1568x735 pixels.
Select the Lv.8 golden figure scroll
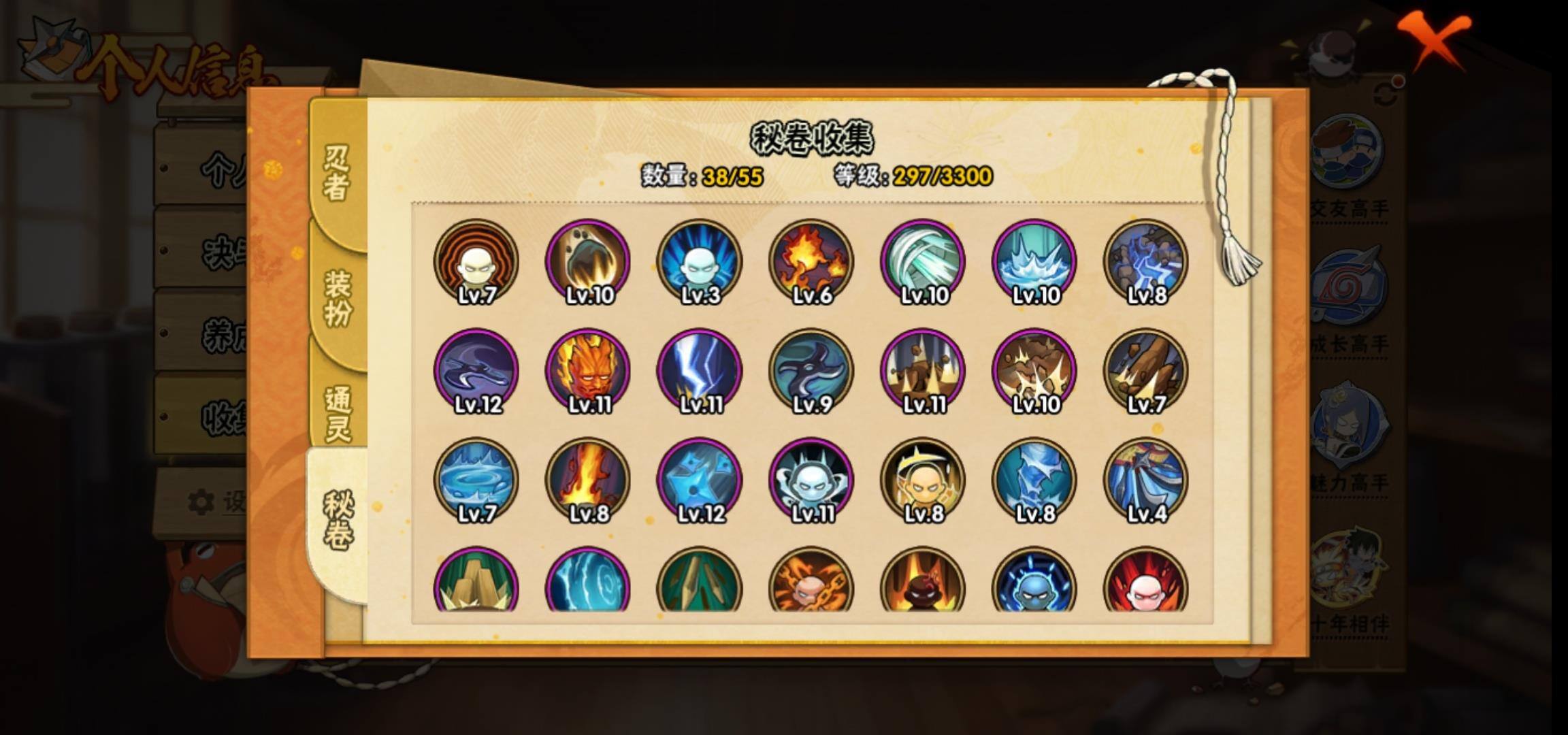coord(923,480)
